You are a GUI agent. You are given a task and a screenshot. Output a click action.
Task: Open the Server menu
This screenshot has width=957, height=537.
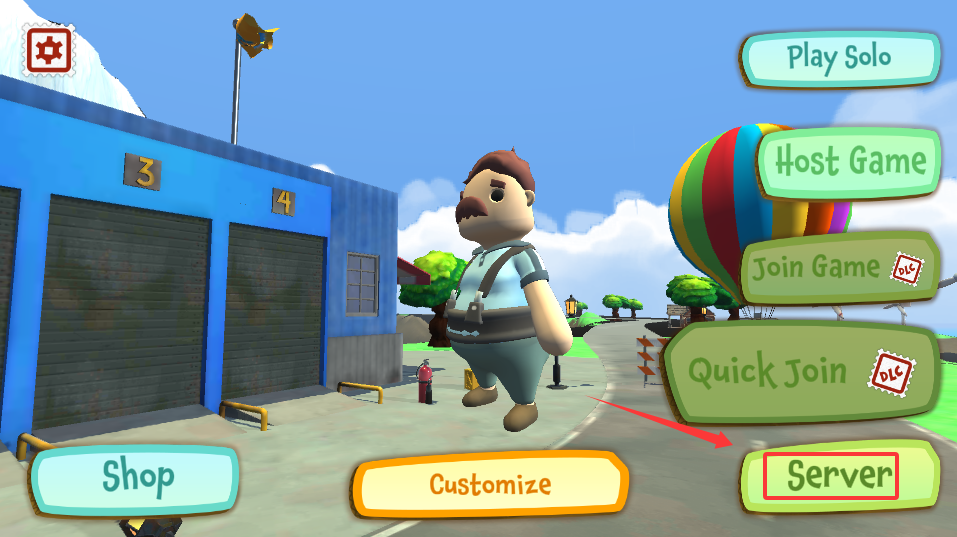[x=838, y=476]
